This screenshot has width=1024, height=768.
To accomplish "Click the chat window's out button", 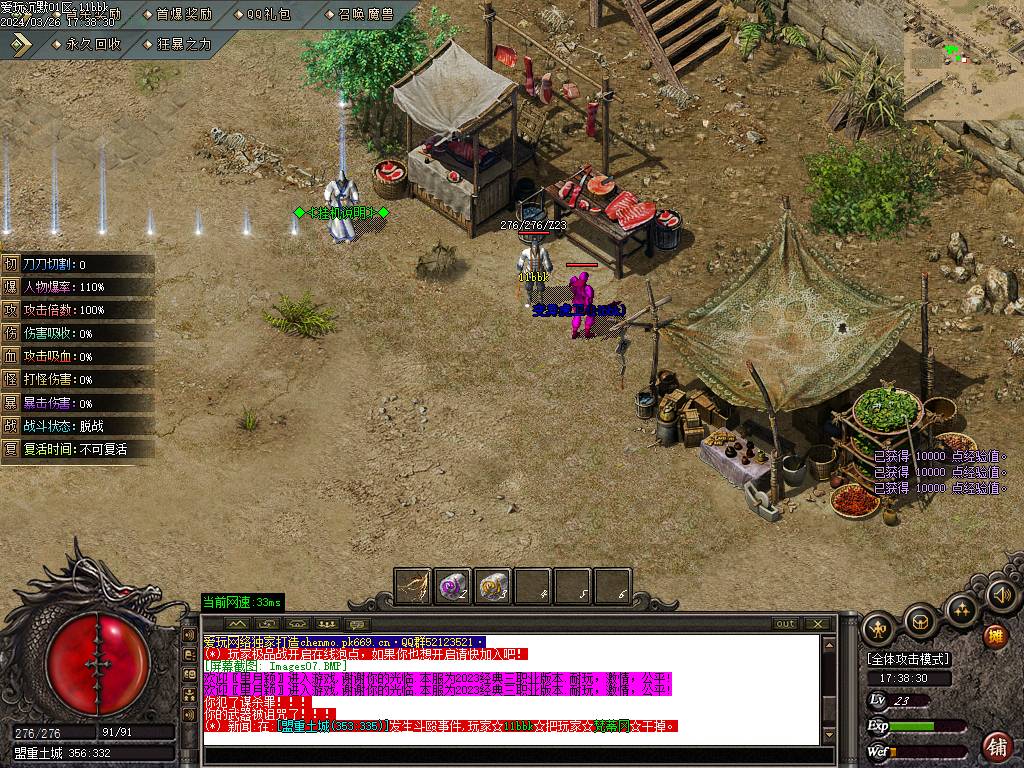I will 786,624.
